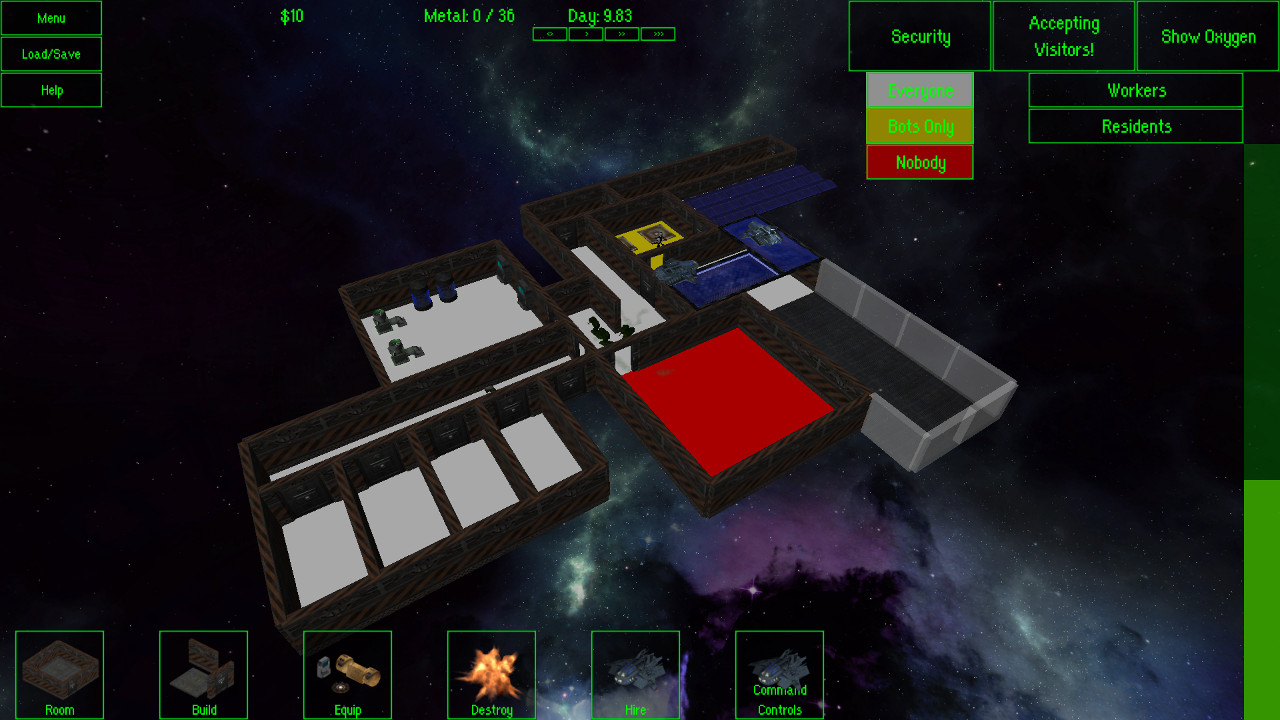This screenshot has height=720, width=1280.
Task: Select the fastest game speed arrows
Action: pos(660,33)
